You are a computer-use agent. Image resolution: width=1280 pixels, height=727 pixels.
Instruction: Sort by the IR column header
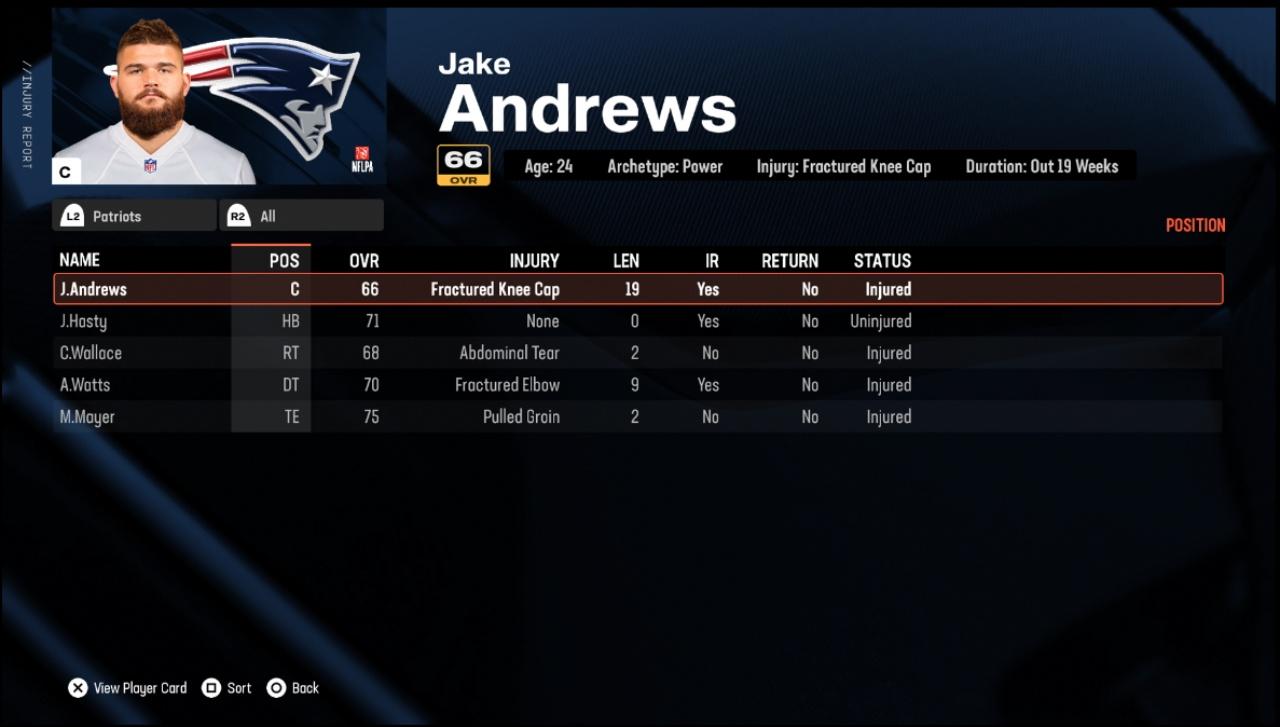pyautogui.click(x=711, y=261)
